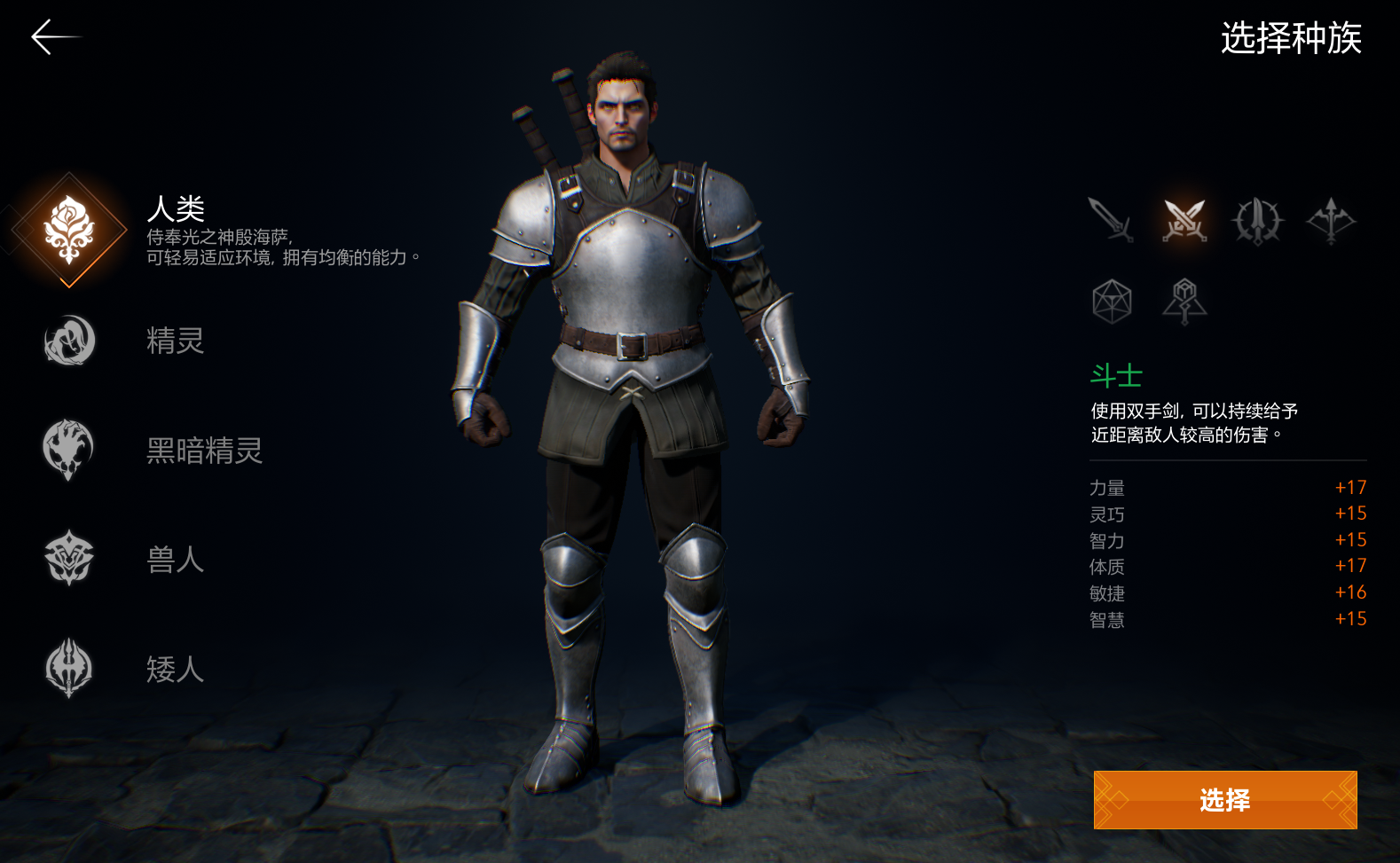Select the polyhedron crystal class icon
Image resolution: width=1400 pixels, height=863 pixels.
pyautogui.click(x=1111, y=302)
